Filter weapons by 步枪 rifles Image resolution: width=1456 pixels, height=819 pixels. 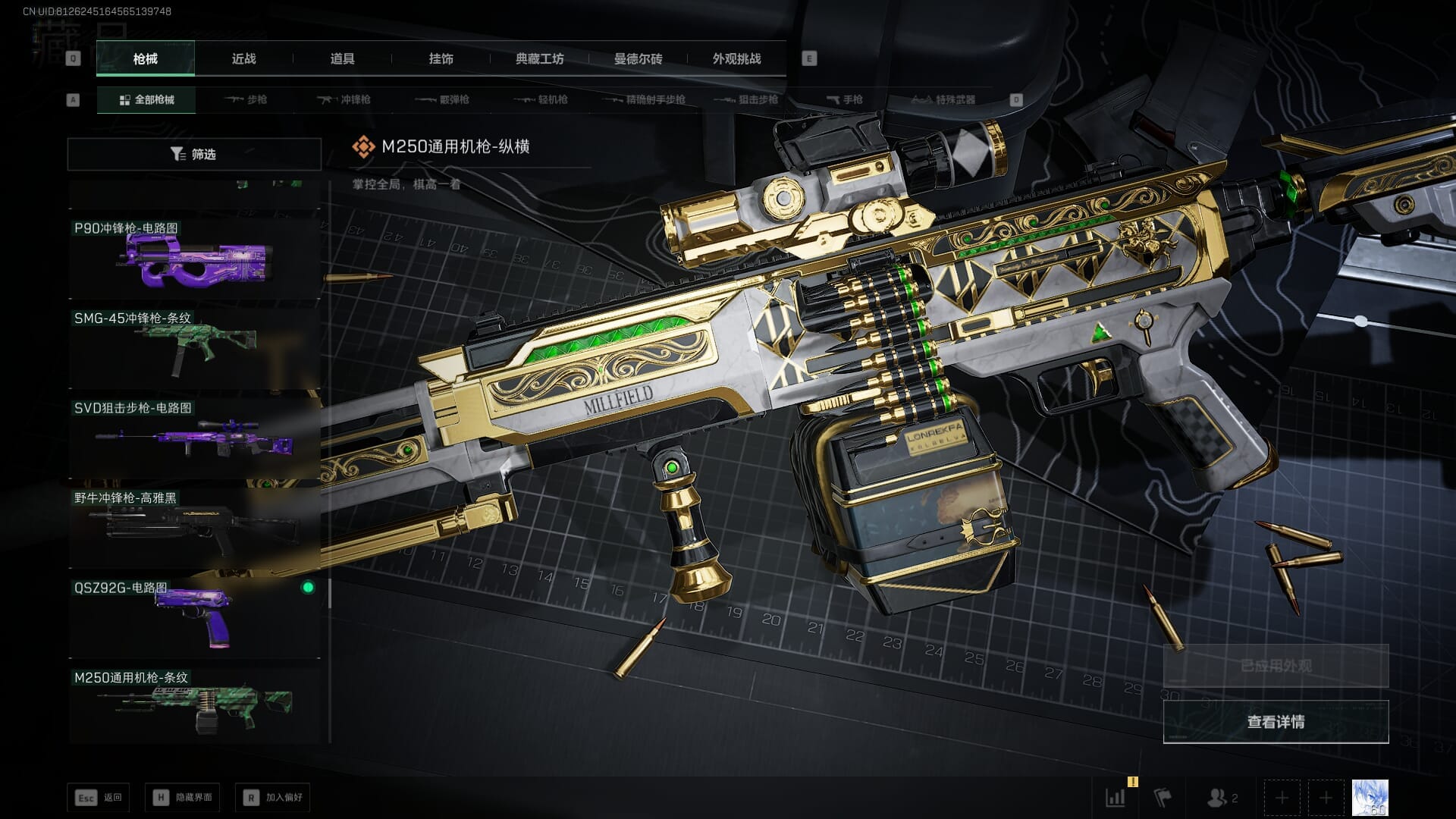point(246,99)
